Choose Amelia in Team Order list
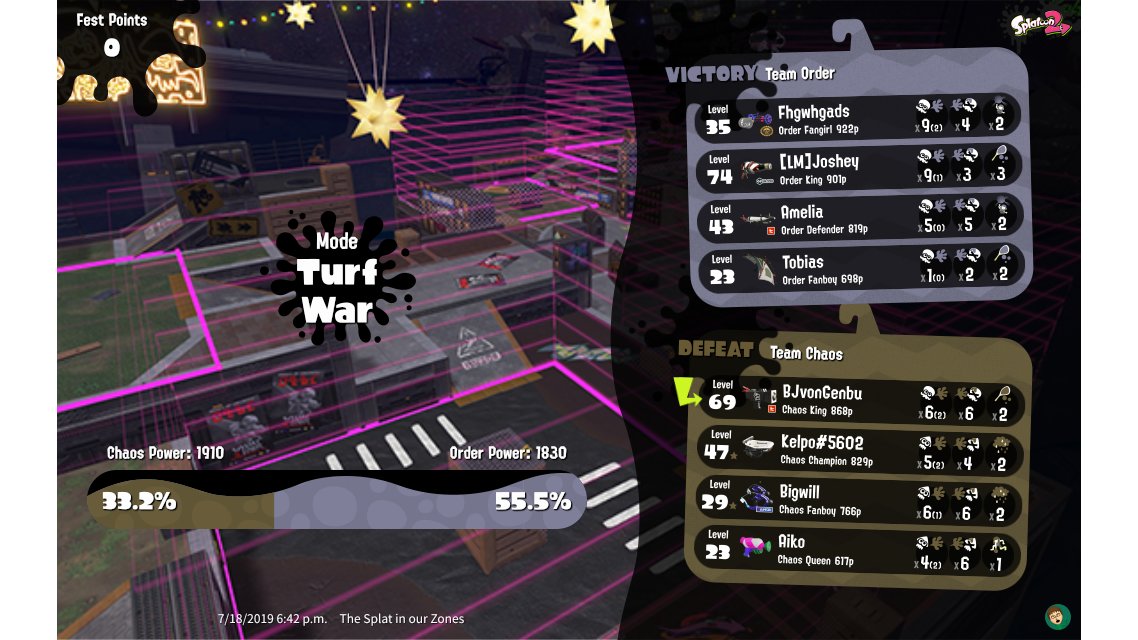The height and width of the screenshot is (640, 1138). tap(858, 218)
